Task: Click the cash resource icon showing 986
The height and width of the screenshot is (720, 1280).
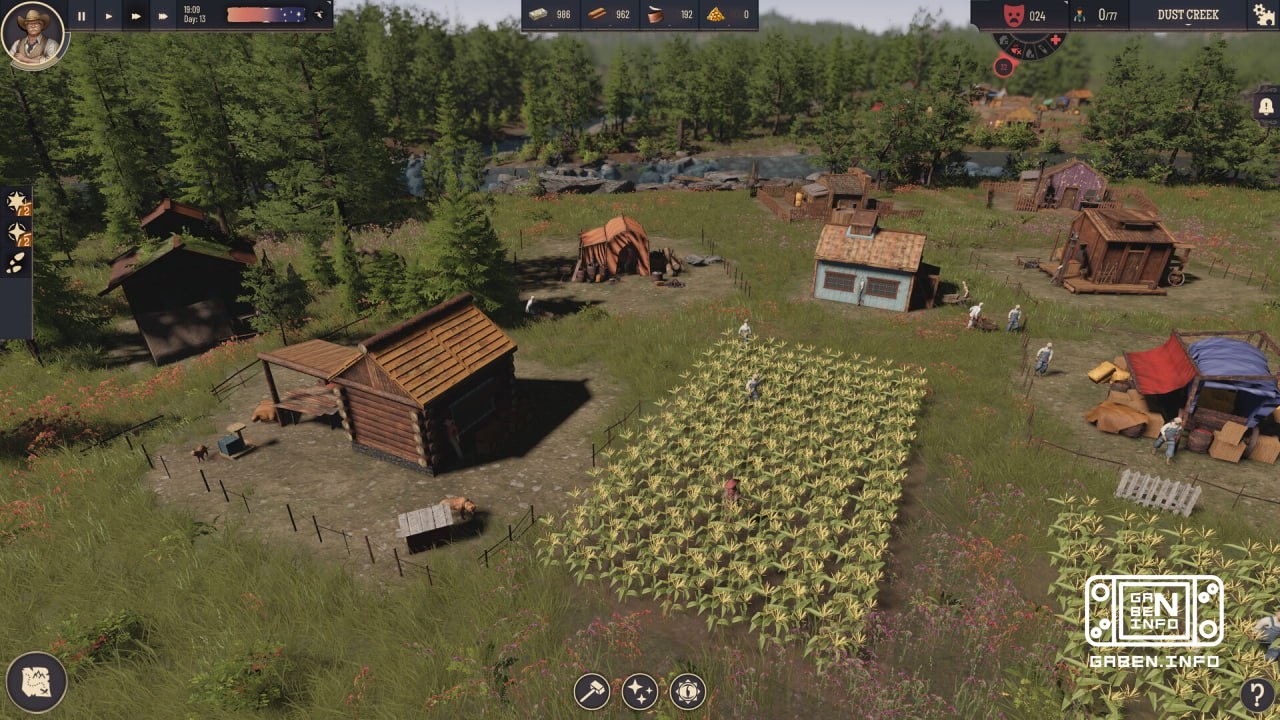Action: pyautogui.click(x=540, y=15)
